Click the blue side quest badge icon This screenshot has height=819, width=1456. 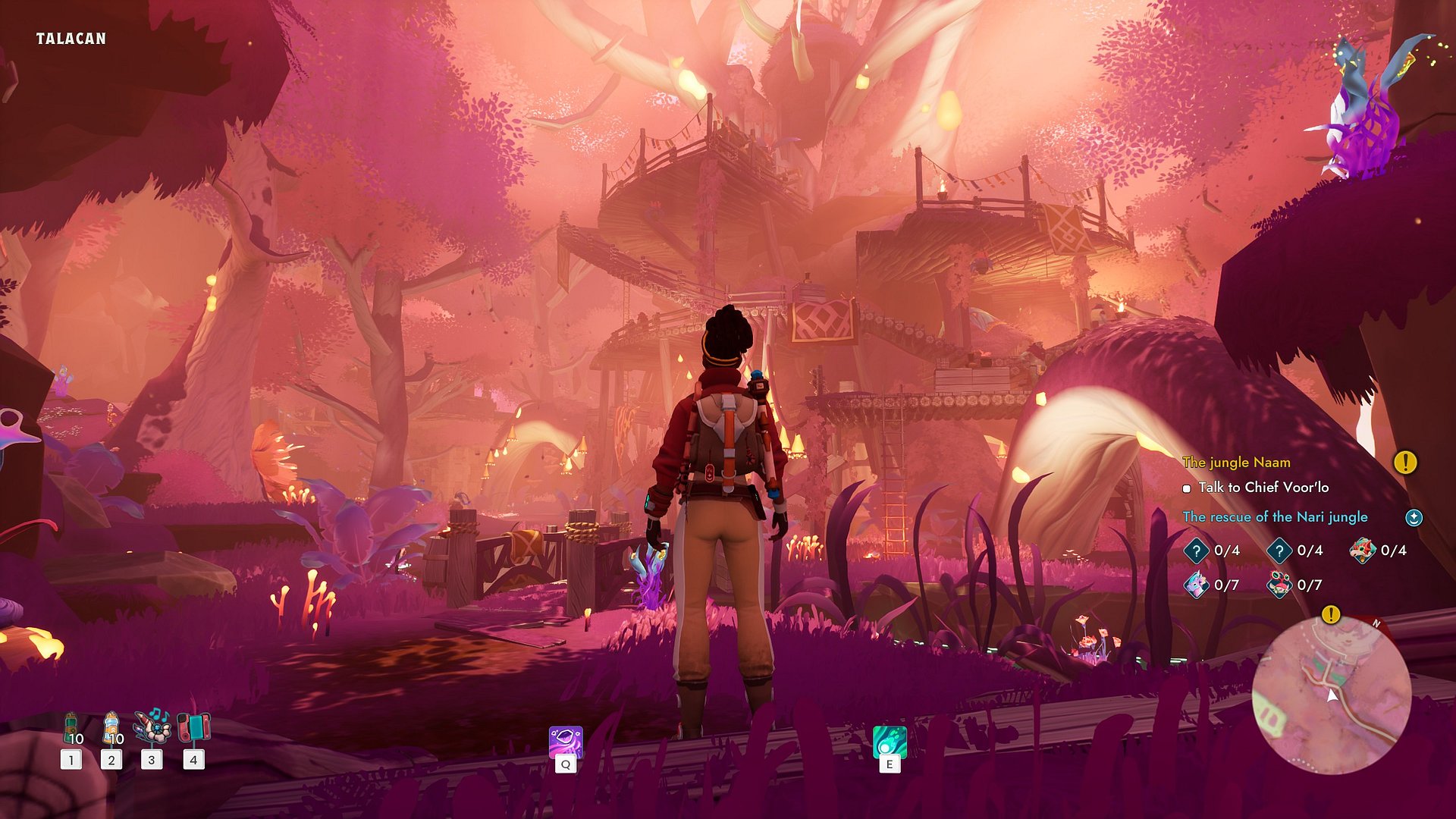pyautogui.click(x=1414, y=517)
